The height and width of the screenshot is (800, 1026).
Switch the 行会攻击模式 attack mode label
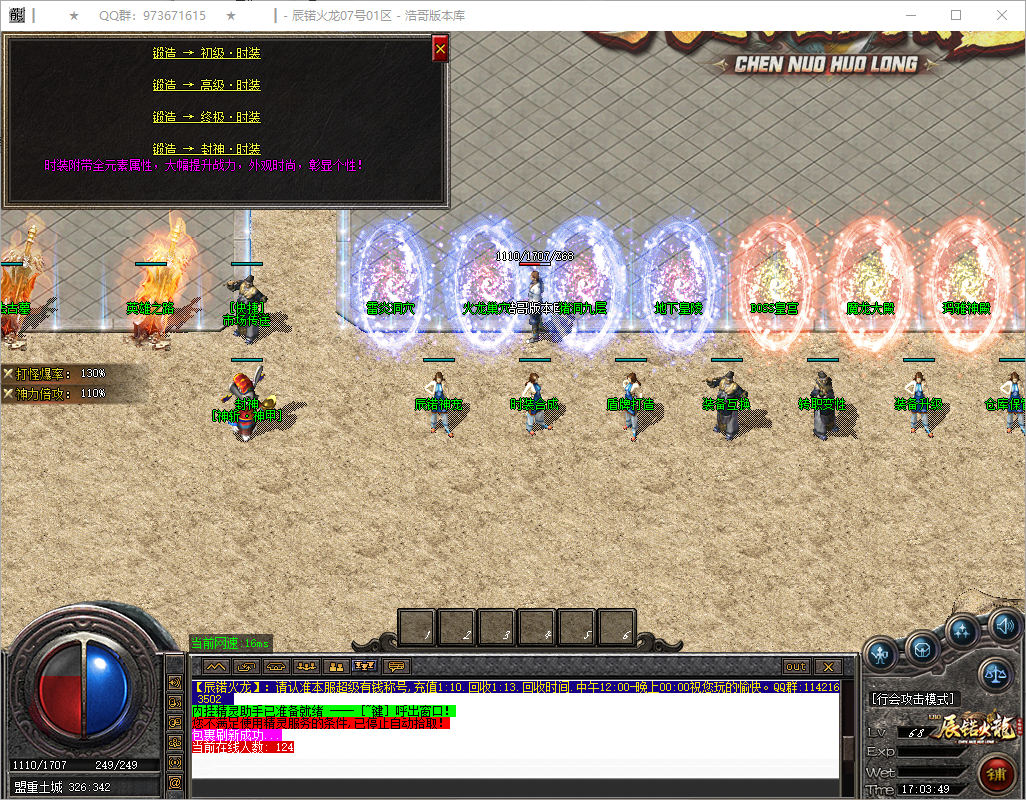(913, 699)
